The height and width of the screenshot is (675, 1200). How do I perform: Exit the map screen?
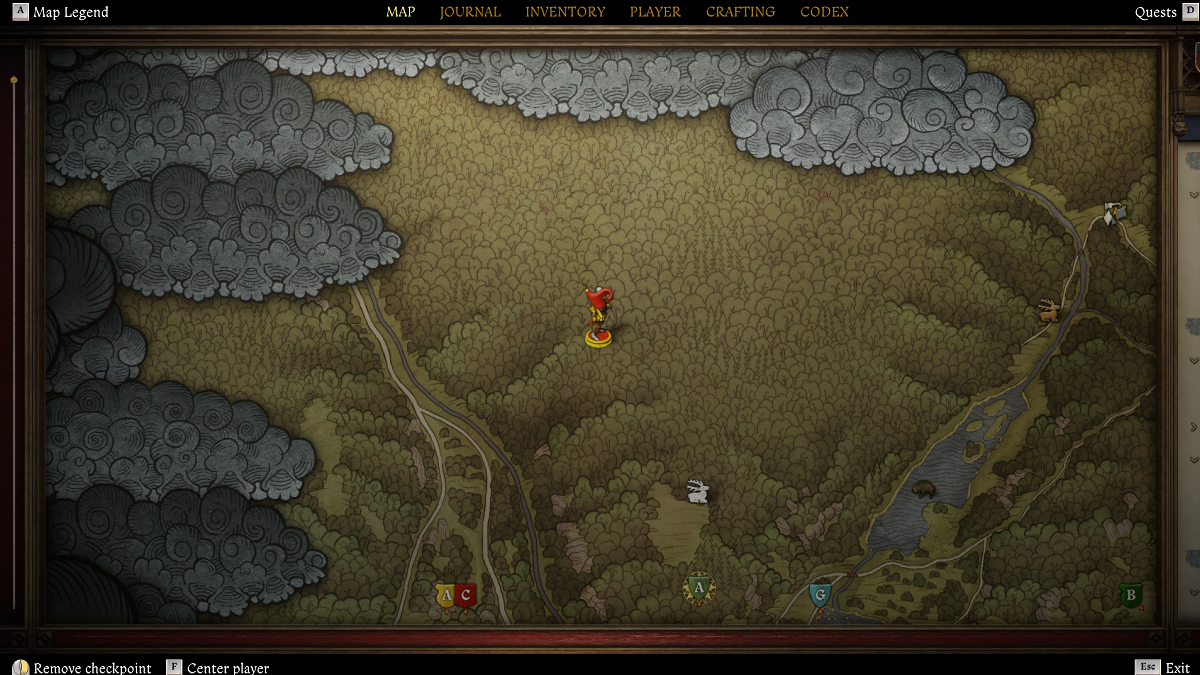coord(1177,667)
